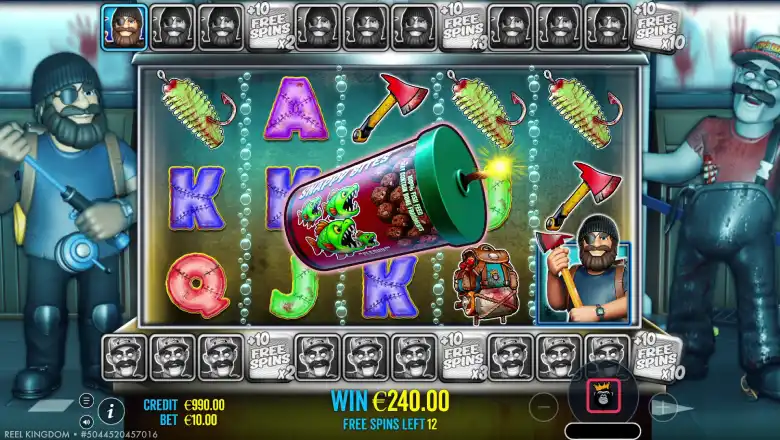Screen dimensions: 780x440
Task: Decrease the bet with minus button
Action: [546, 406]
